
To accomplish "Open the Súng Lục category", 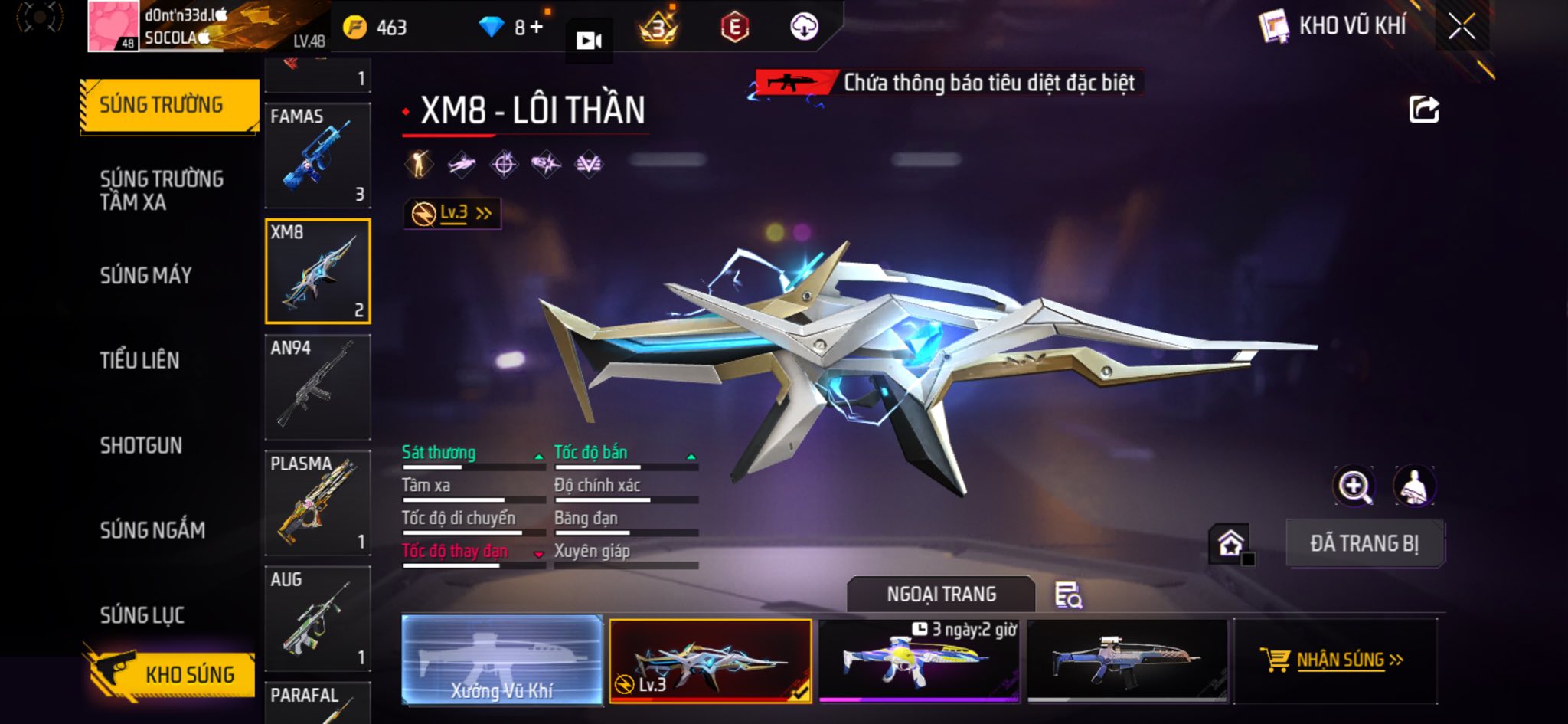I will coord(142,615).
